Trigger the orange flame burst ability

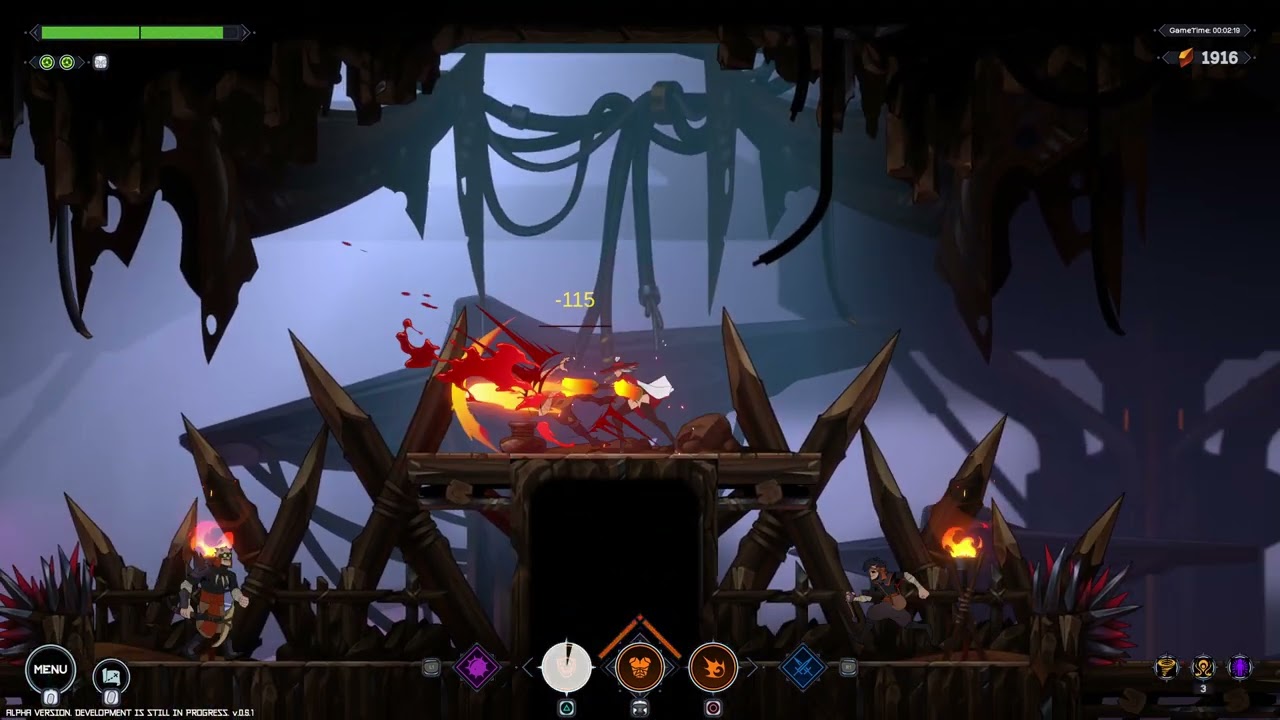click(713, 667)
